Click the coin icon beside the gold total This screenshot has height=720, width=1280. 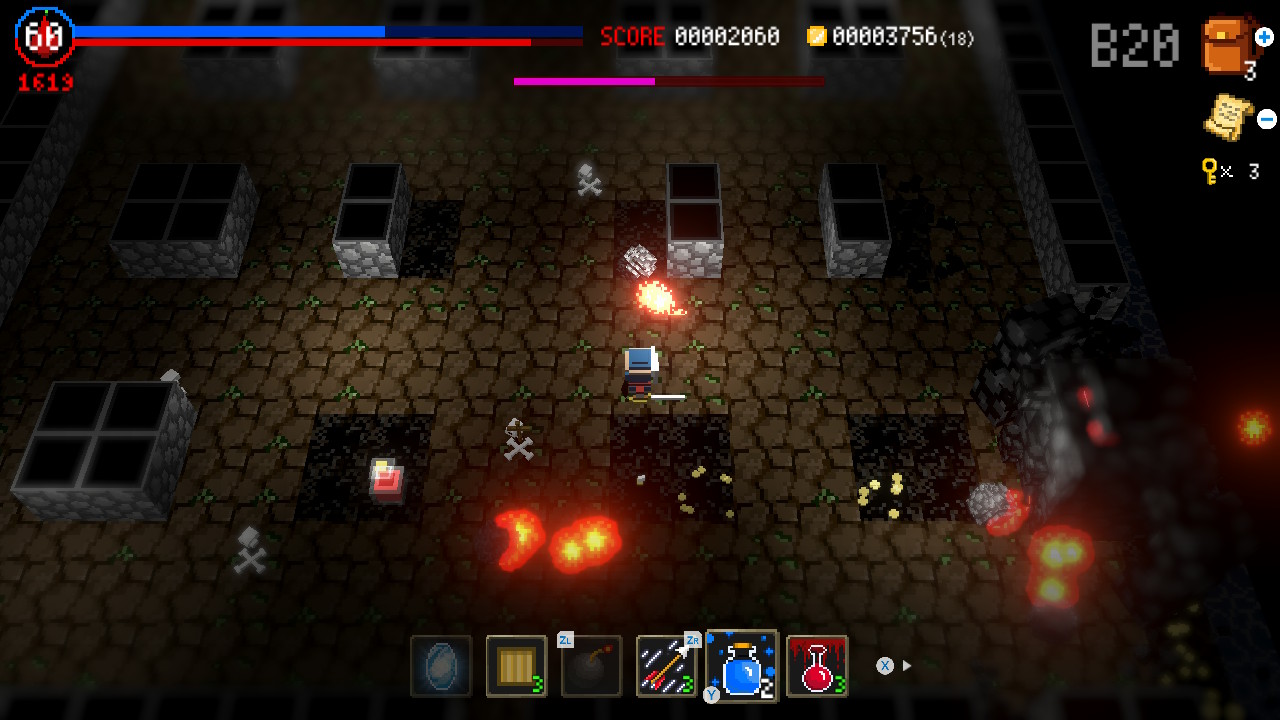[817, 37]
